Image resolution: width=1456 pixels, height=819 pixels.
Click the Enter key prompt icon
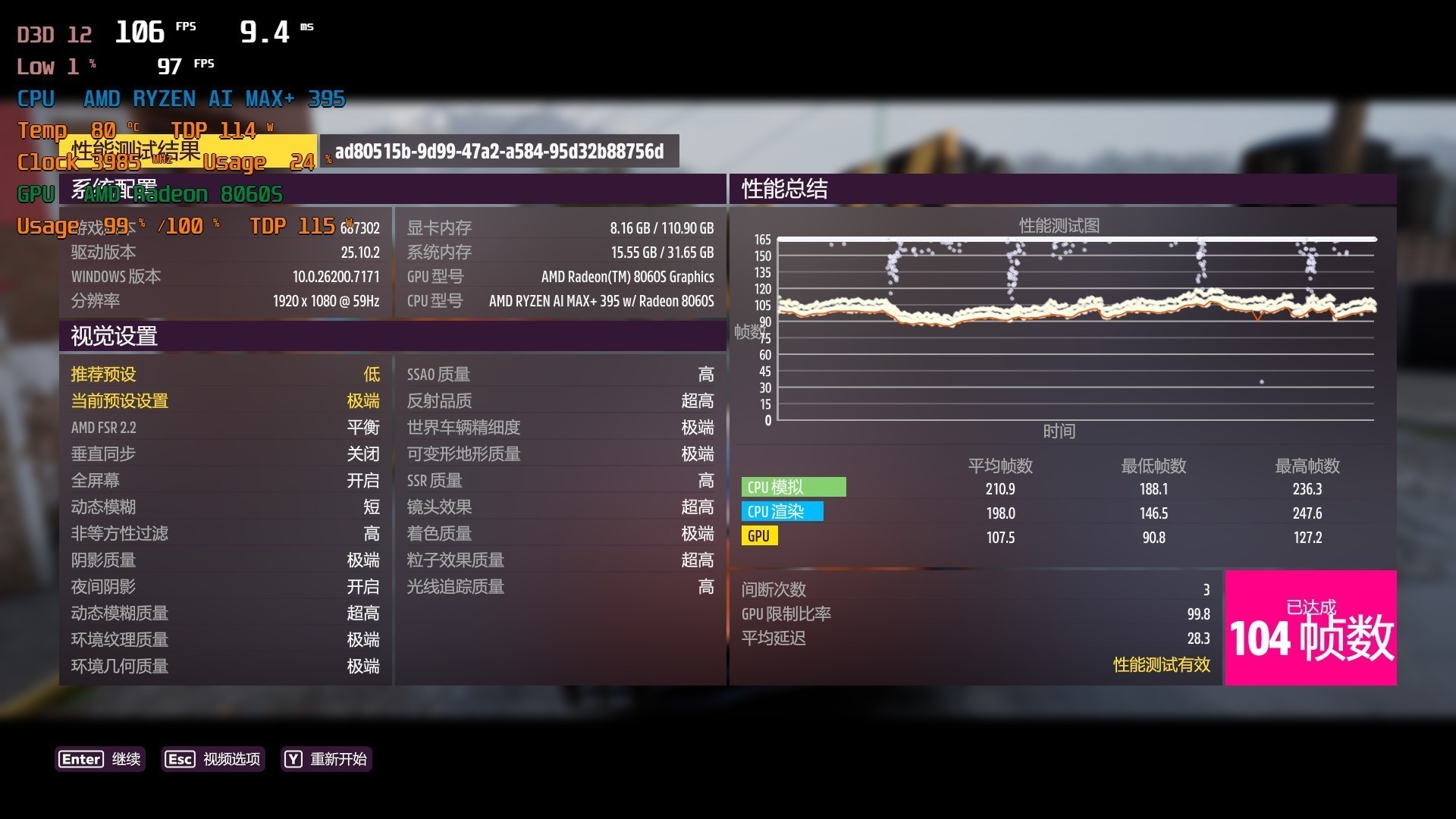coord(80,759)
